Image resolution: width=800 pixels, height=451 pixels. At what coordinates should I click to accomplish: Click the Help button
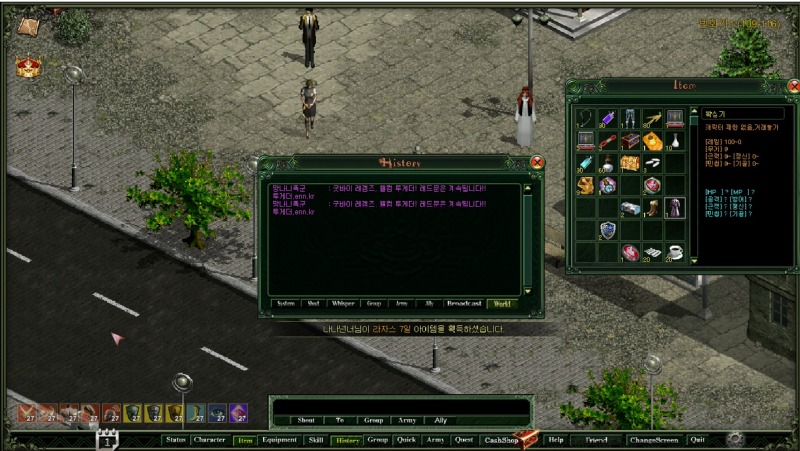pos(556,439)
